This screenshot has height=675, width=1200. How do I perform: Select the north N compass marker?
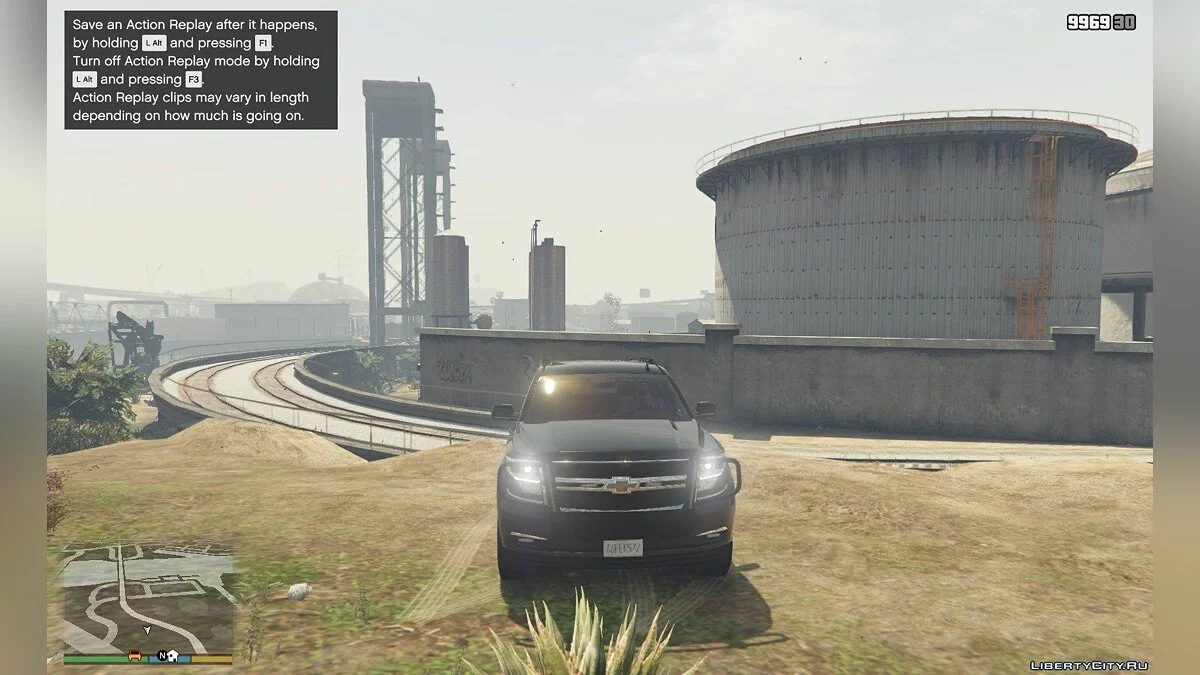[160, 656]
